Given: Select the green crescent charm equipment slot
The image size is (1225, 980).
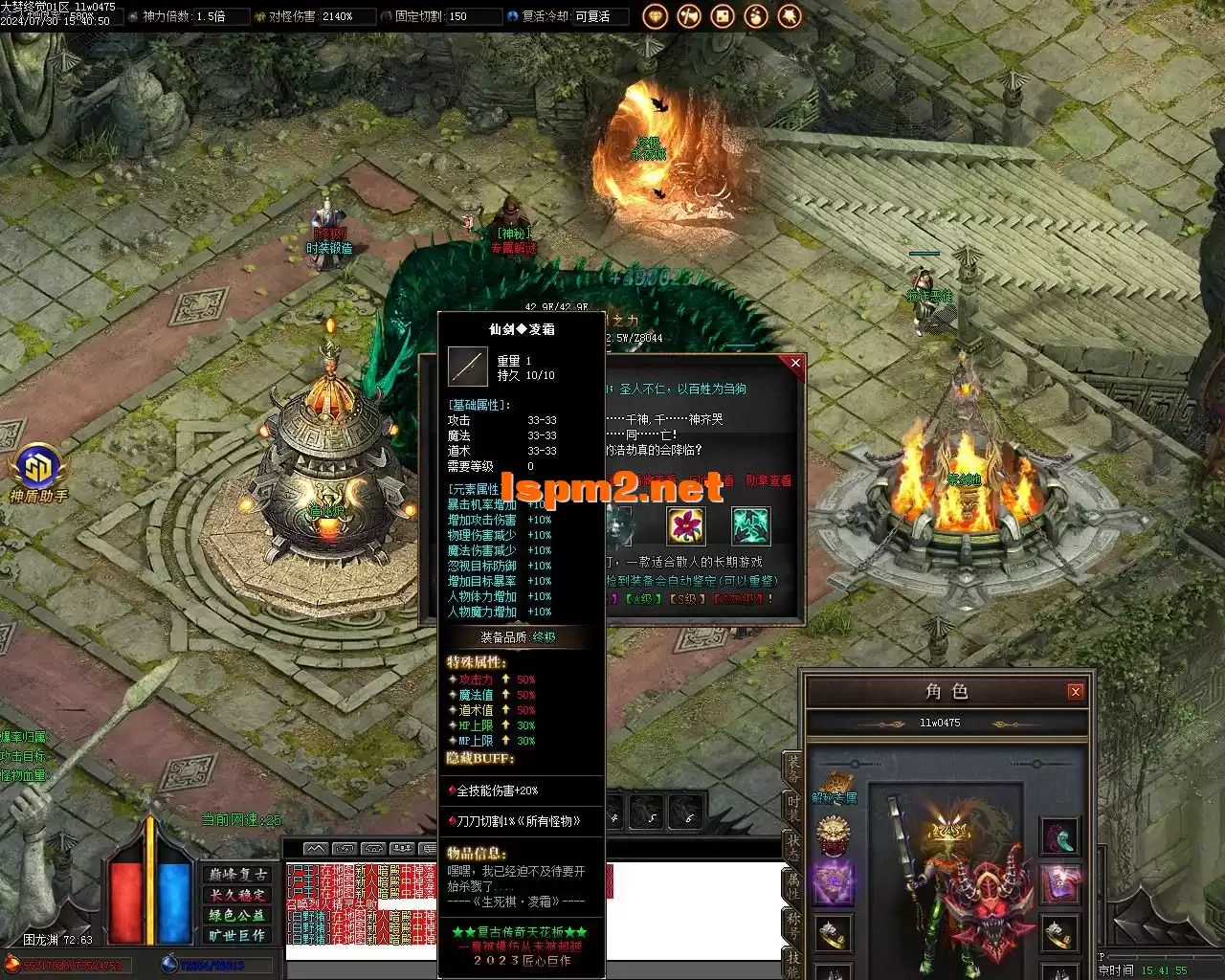Looking at the screenshot, I should (x=1059, y=836).
